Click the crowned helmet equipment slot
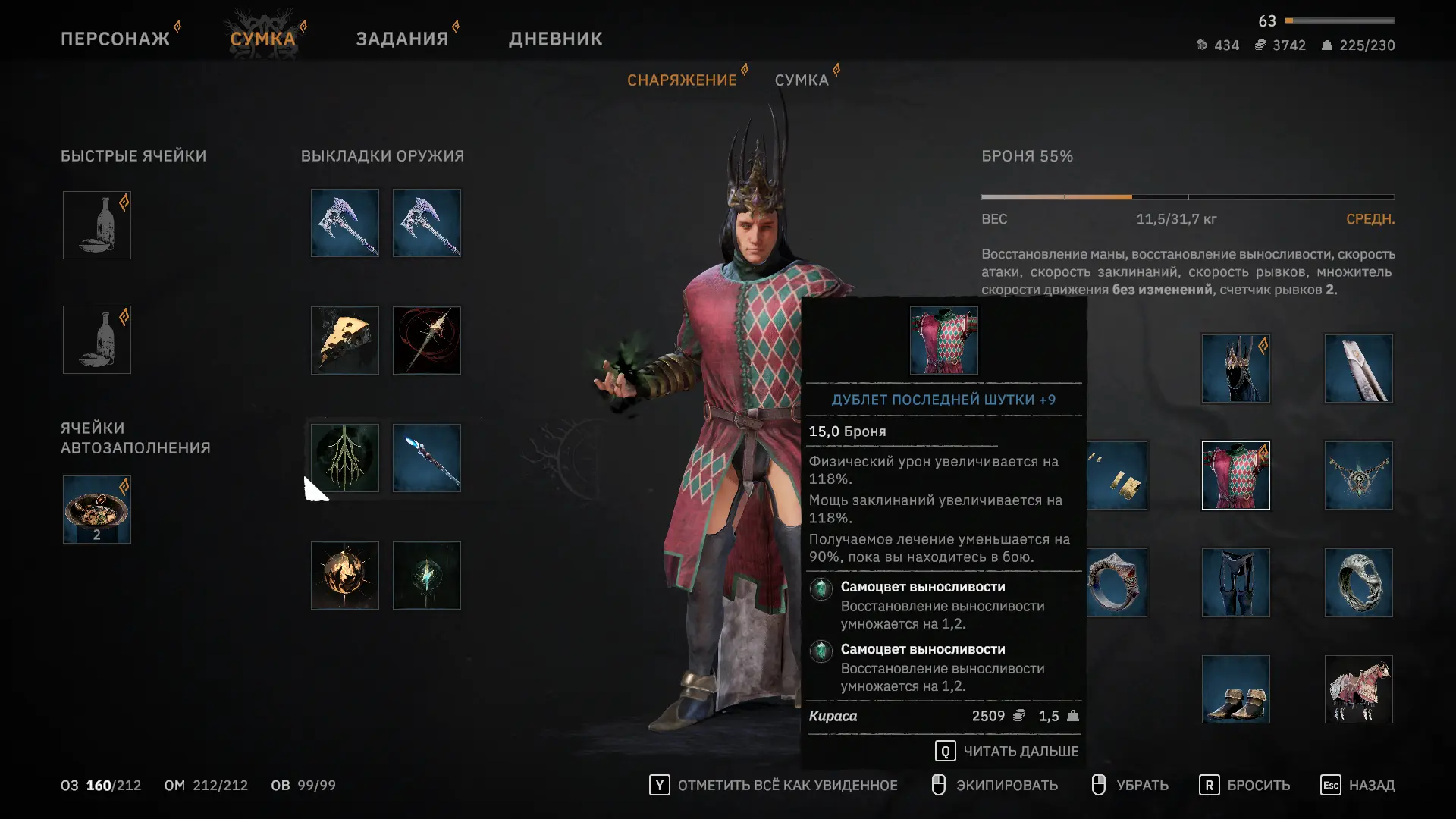 tap(1236, 369)
